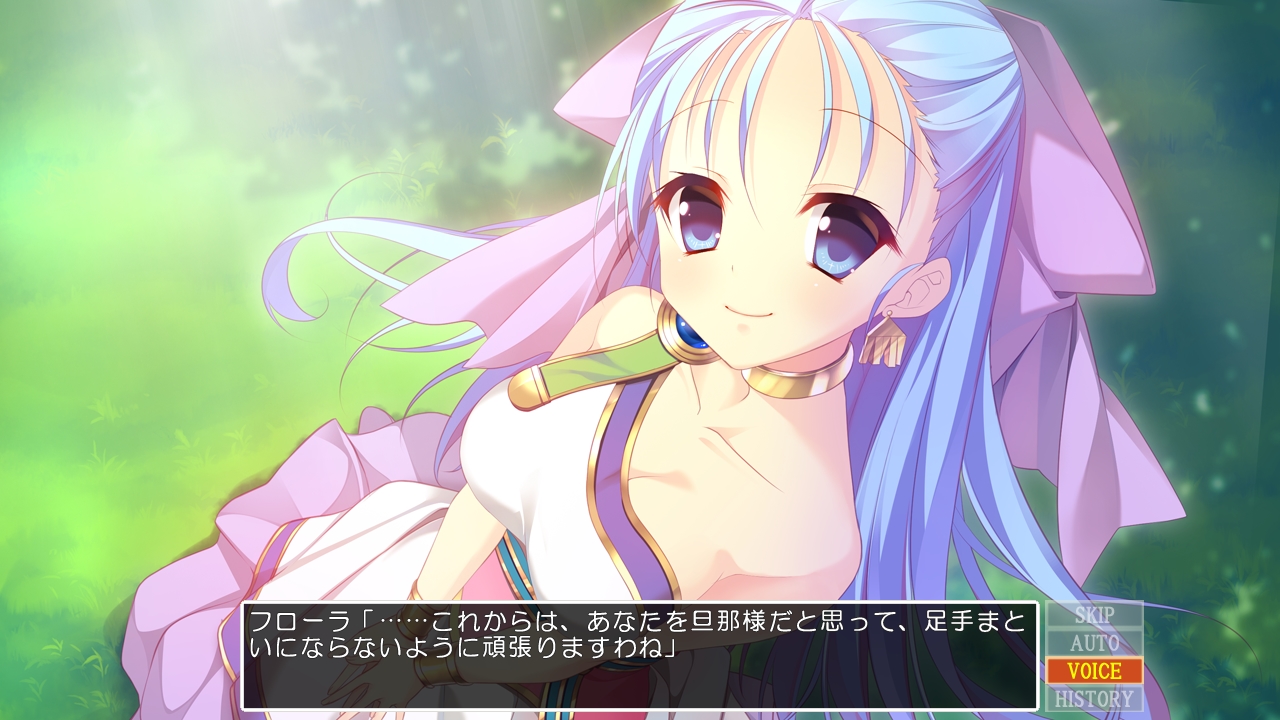Click the HISTORY label at panel bottom
The width and height of the screenshot is (1280, 720).
[x=1095, y=697]
